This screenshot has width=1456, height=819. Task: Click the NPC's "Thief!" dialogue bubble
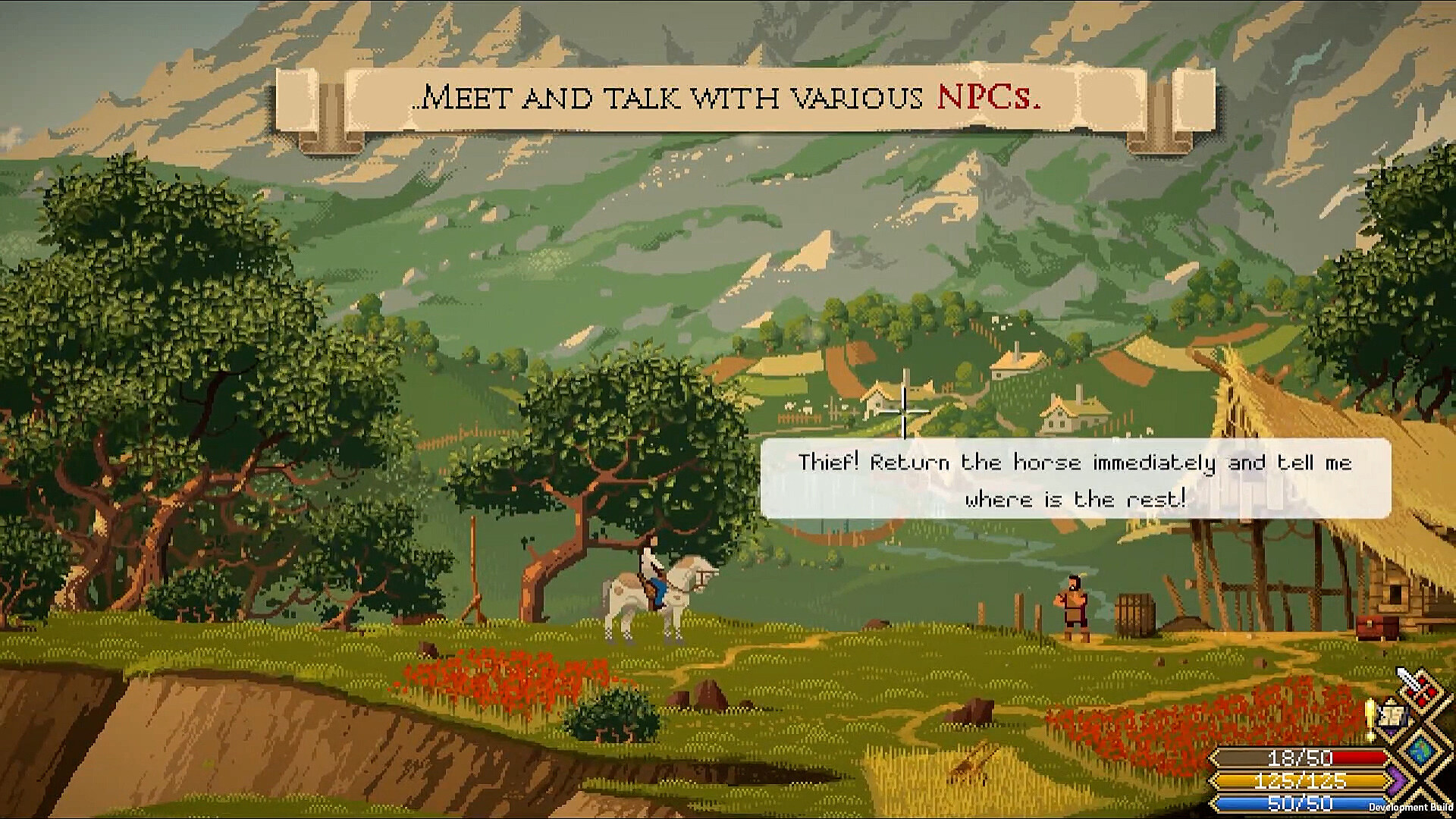point(1075,479)
